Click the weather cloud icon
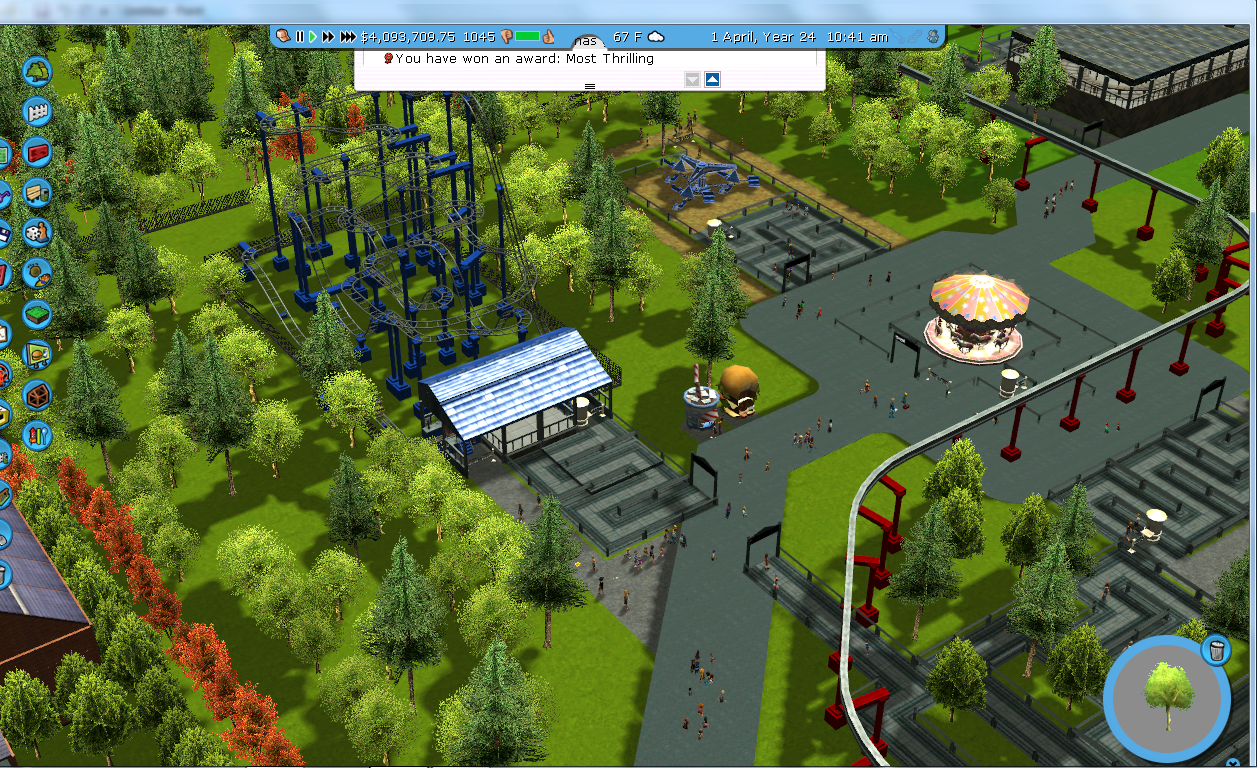Screen dimensions: 1257x768 [656, 37]
